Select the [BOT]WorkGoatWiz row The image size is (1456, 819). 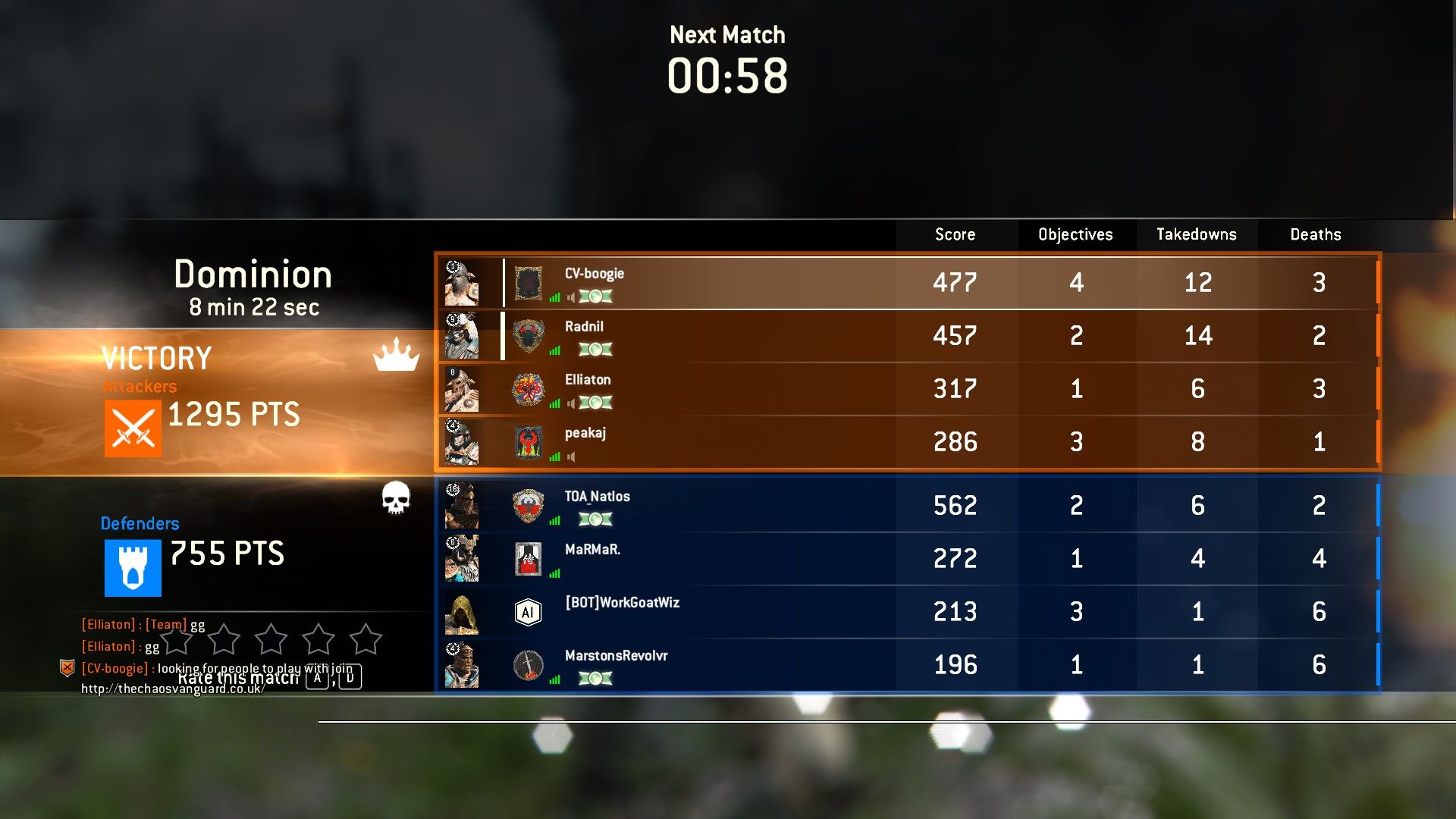coord(758,612)
